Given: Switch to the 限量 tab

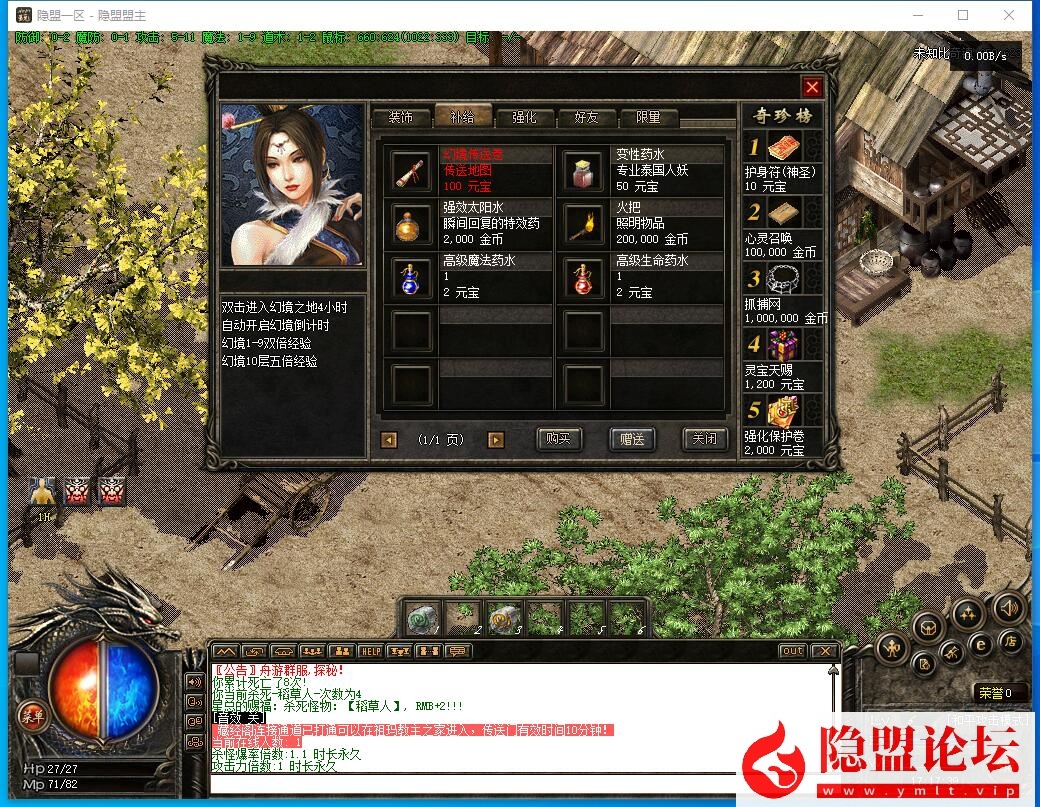Looking at the screenshot, I should coord(648,117).
